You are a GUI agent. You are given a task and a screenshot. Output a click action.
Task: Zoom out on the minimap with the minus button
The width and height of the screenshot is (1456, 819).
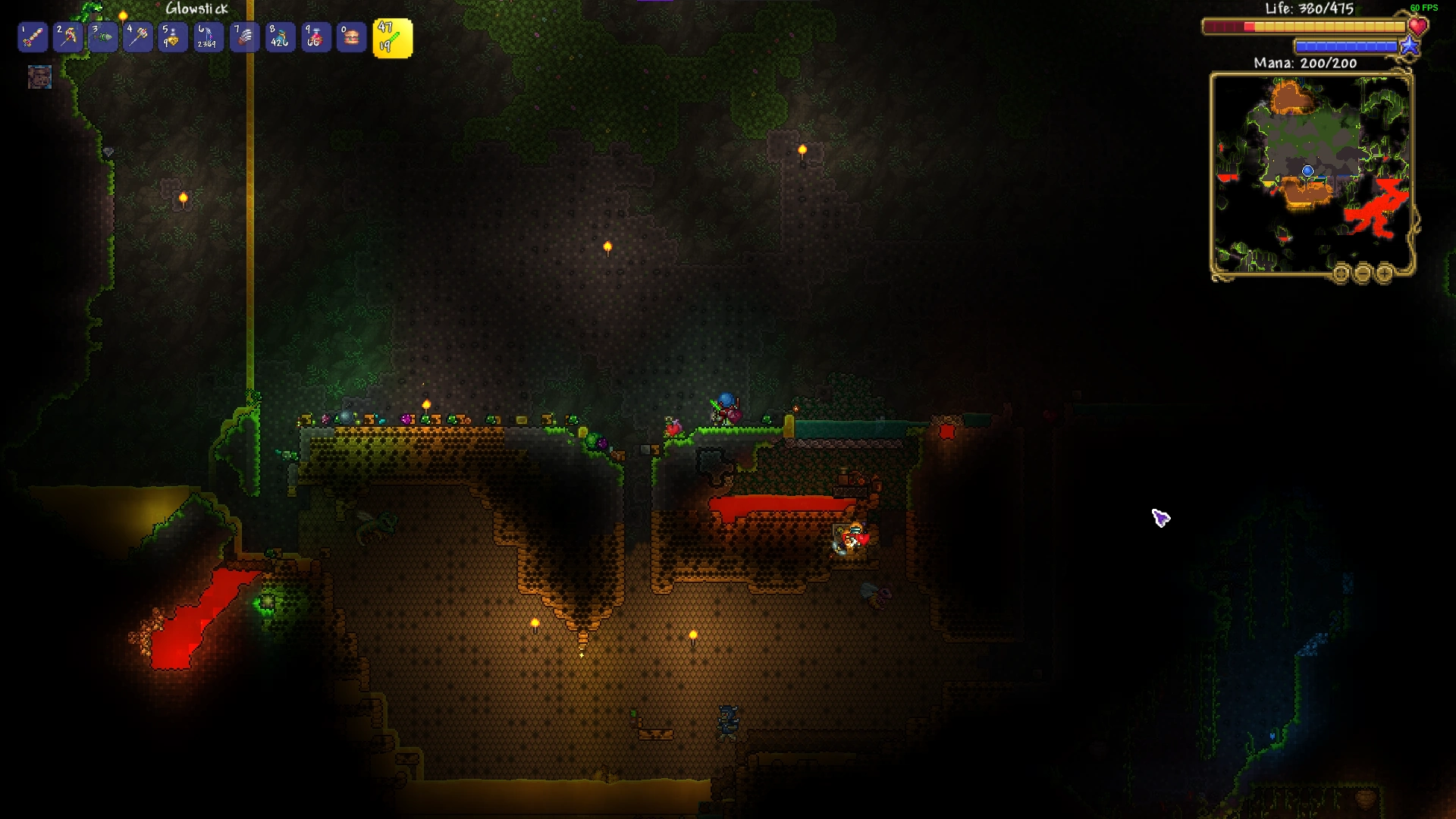(1363, 273)
